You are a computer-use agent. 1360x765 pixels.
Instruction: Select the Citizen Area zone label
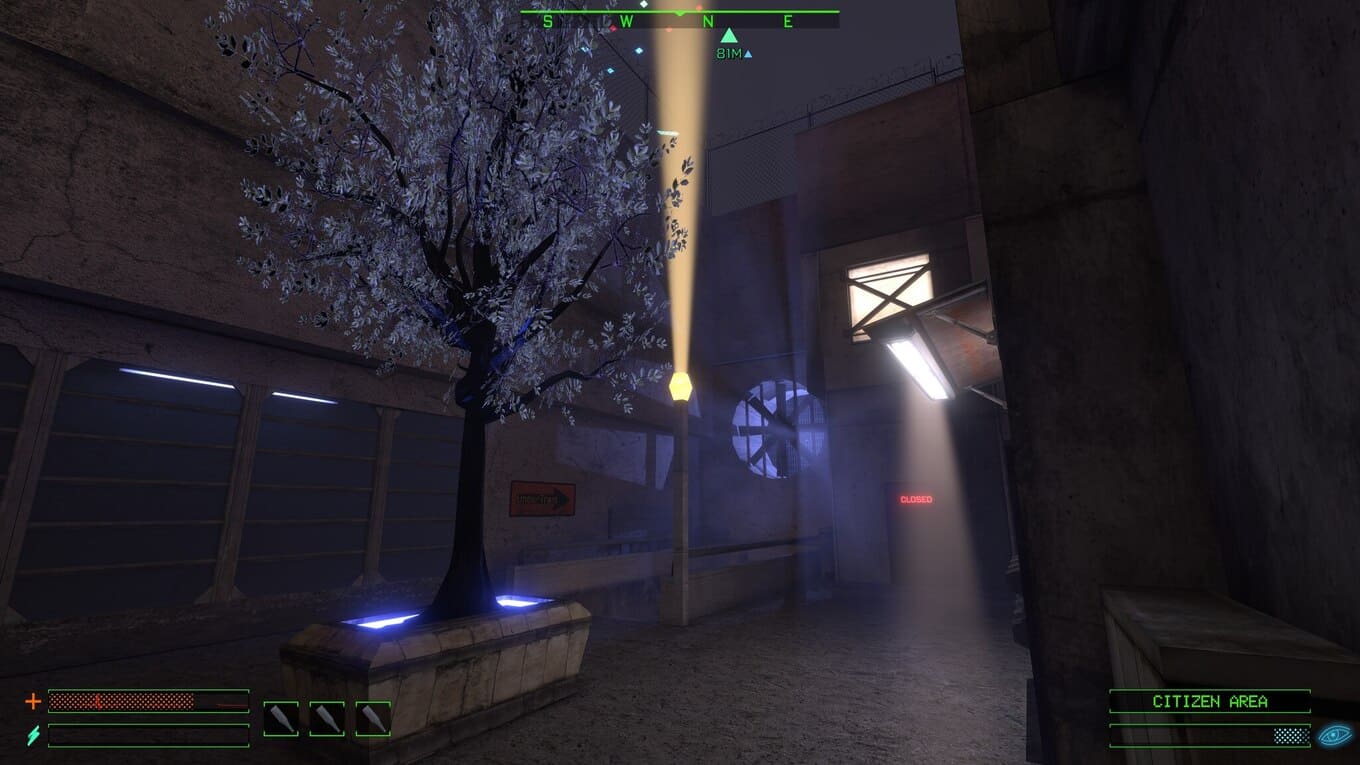point(1209,701)
